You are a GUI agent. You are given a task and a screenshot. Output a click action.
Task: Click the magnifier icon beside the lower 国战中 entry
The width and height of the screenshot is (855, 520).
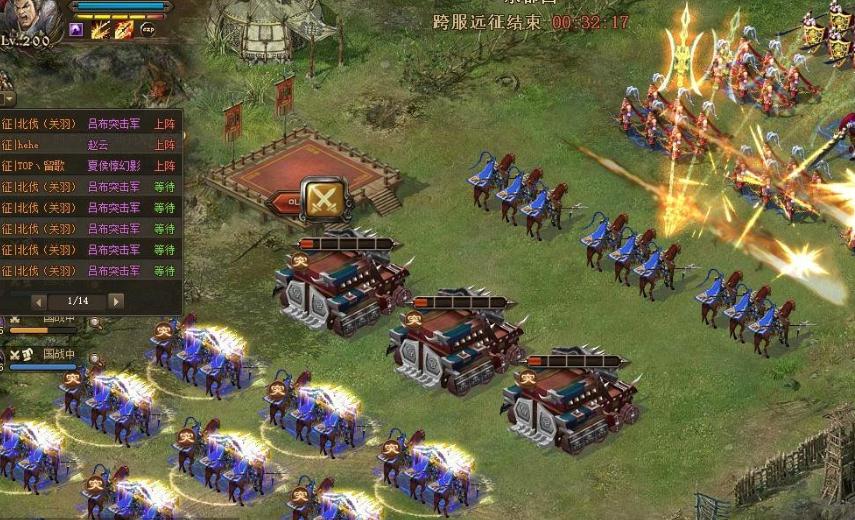pyautogui.click(x=95, y=358)
